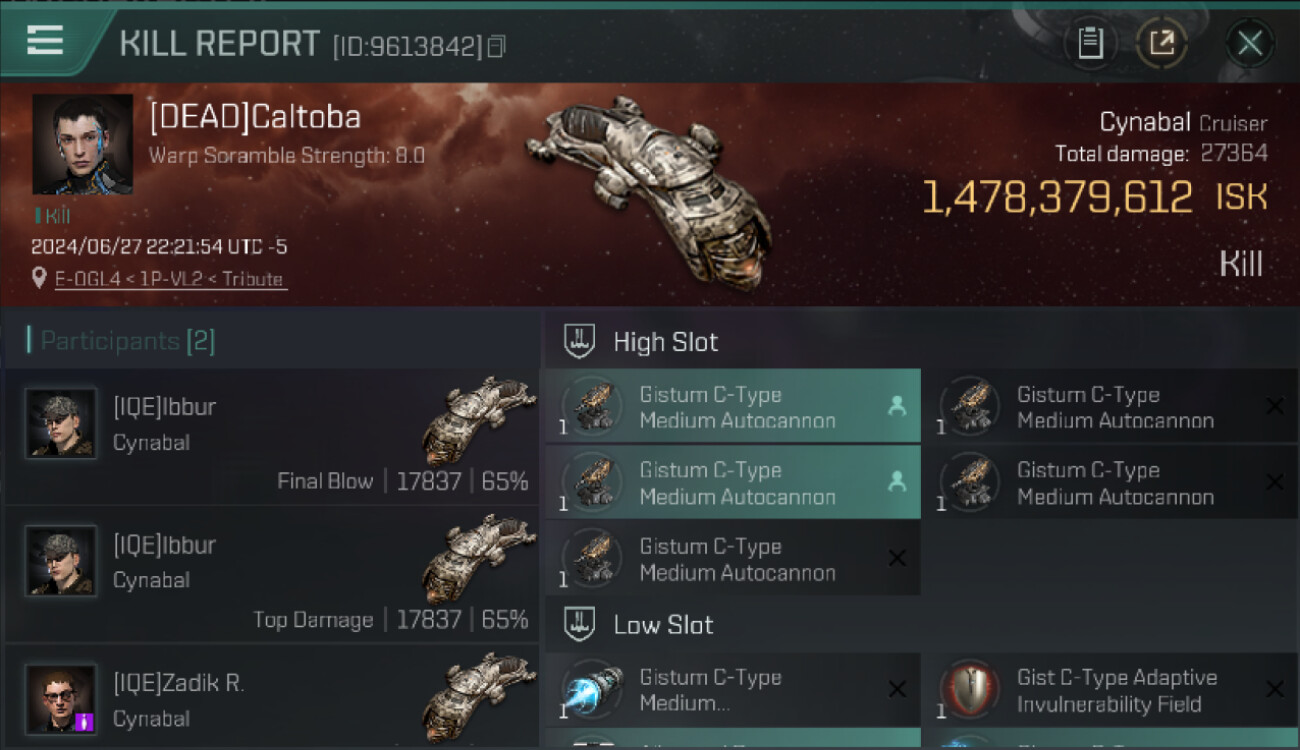Share the kill report externally
1300x750 pixels.
(1161, 43)
